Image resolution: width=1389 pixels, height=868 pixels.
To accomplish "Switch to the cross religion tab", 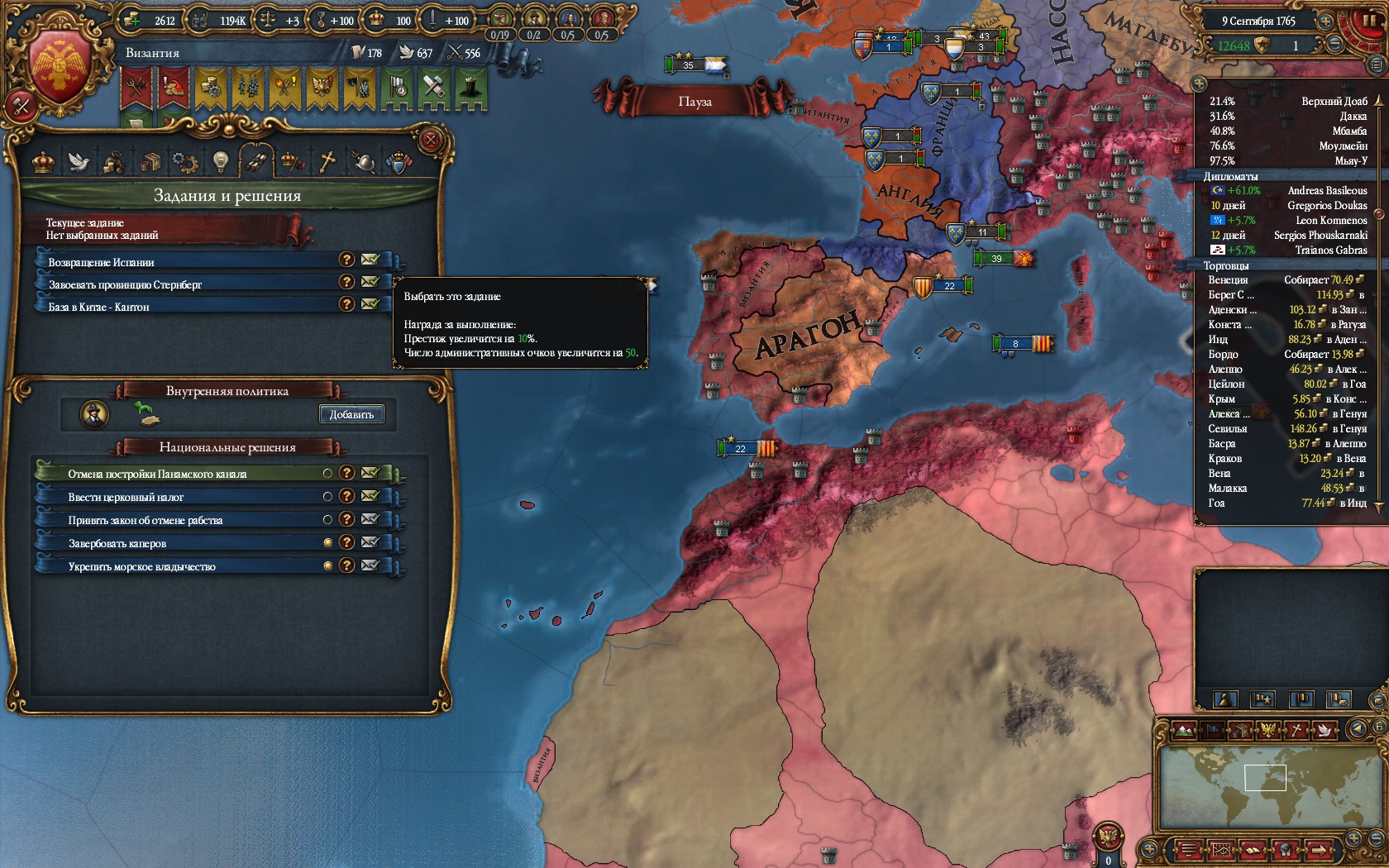I will pos(327,161).
